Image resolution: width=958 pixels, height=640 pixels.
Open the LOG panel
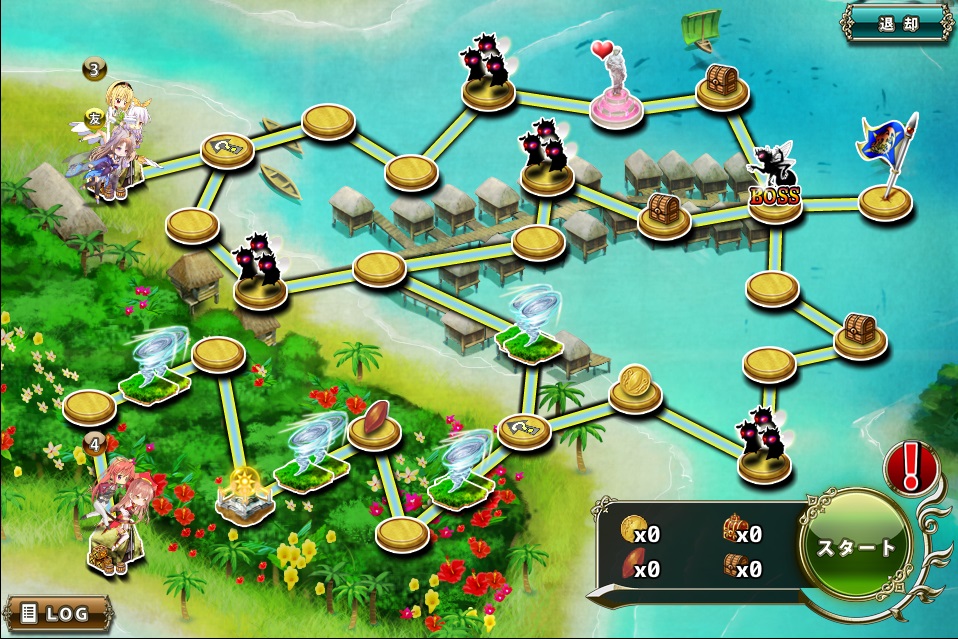click(56, 612)
